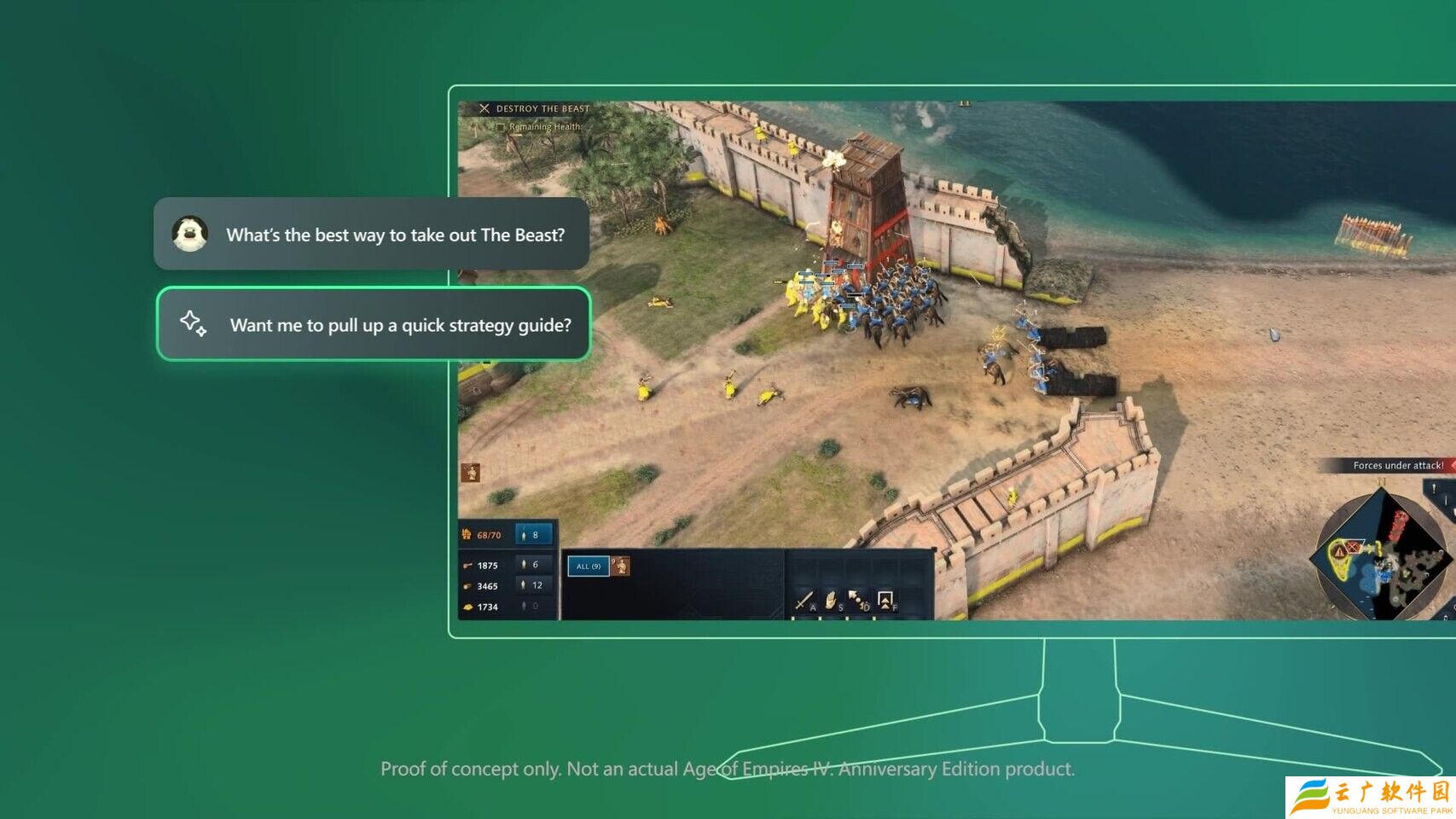The width and height of the screenshot is (1456, 819).
Task: Select the 6 villagers gathering food
Action: coord(535,565)
